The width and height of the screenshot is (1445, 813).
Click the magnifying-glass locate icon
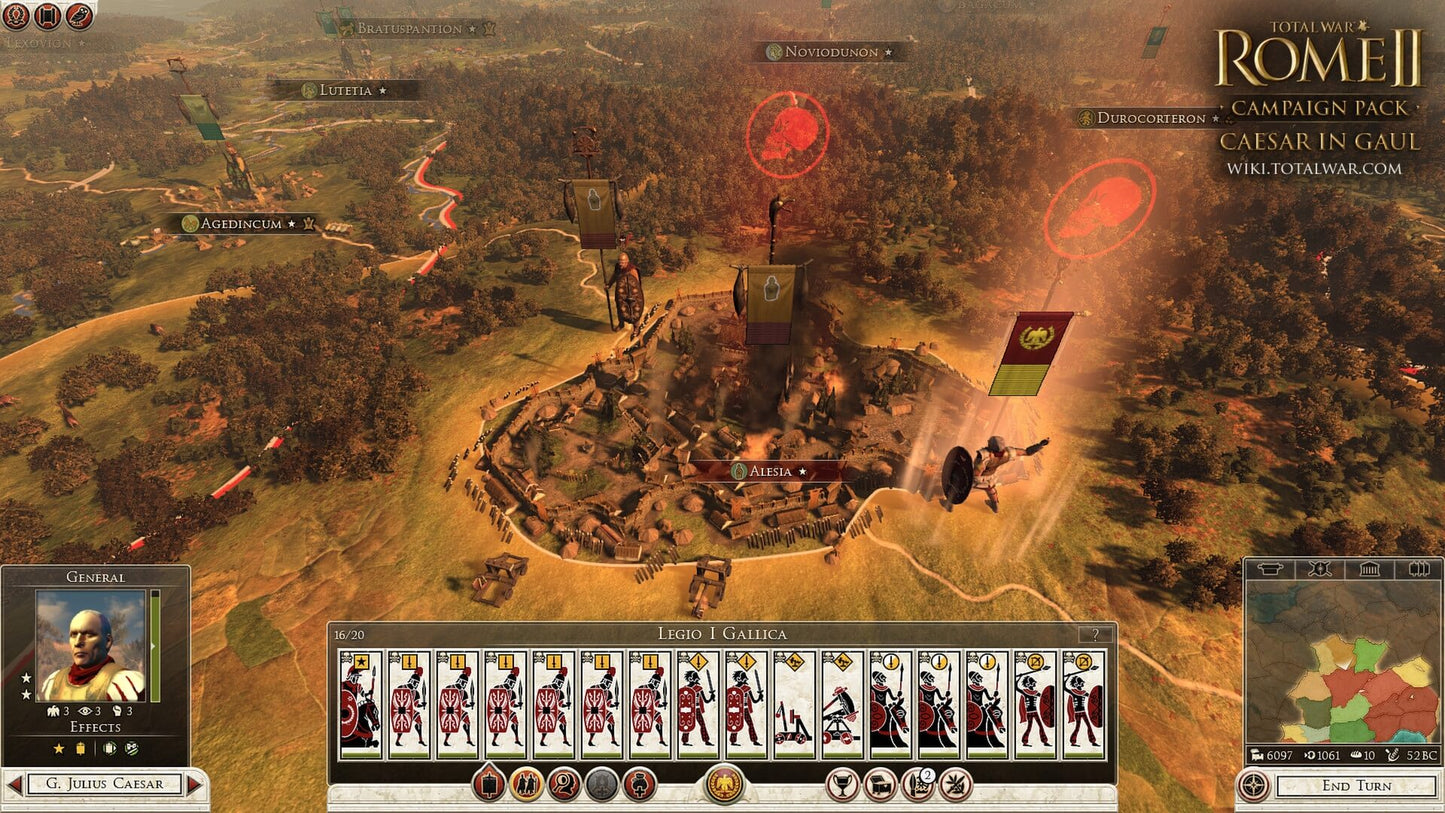pyautogui.click(x=565, y=783)
